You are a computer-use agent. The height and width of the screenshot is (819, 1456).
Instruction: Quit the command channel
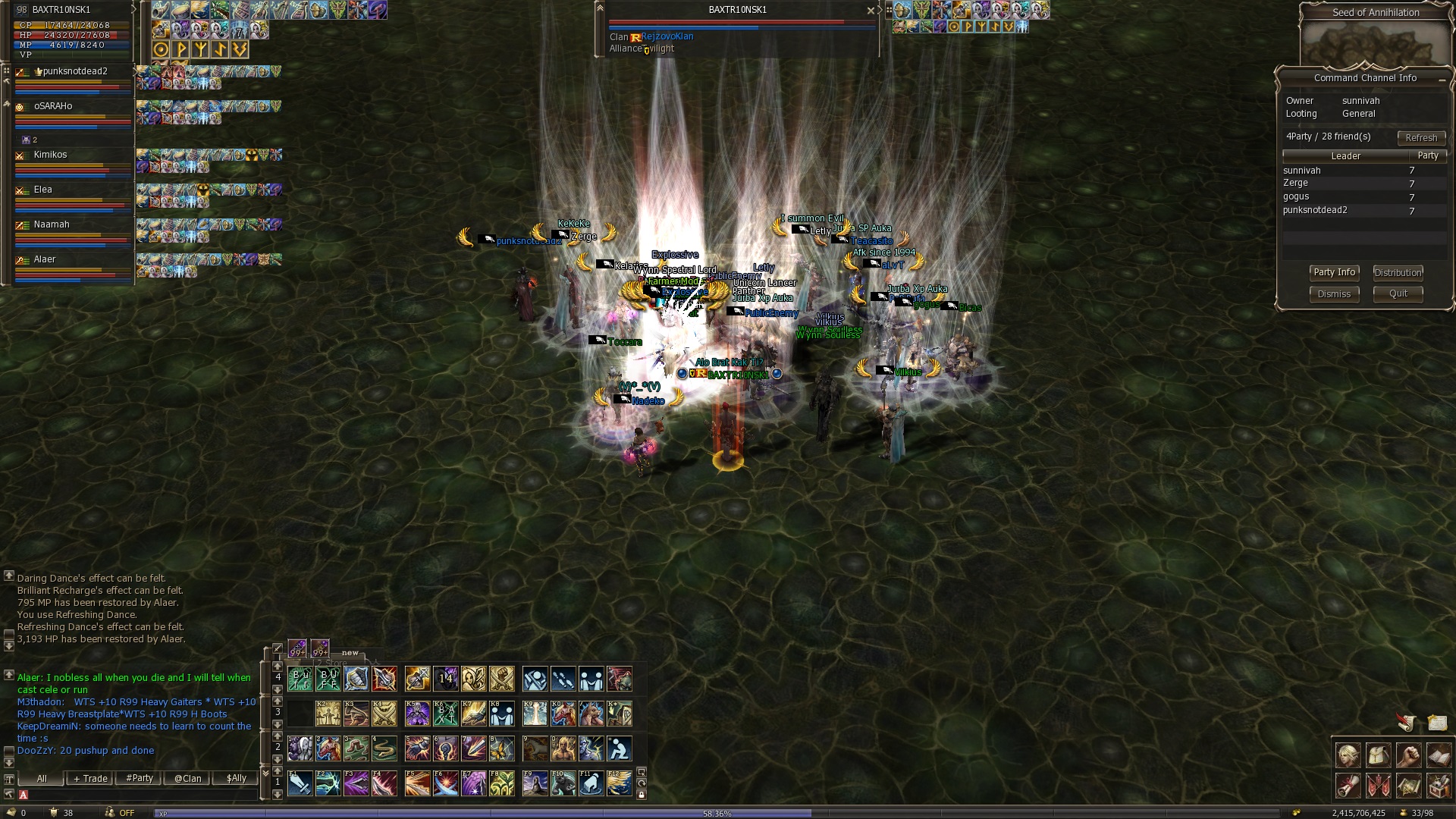[1398, 293]
